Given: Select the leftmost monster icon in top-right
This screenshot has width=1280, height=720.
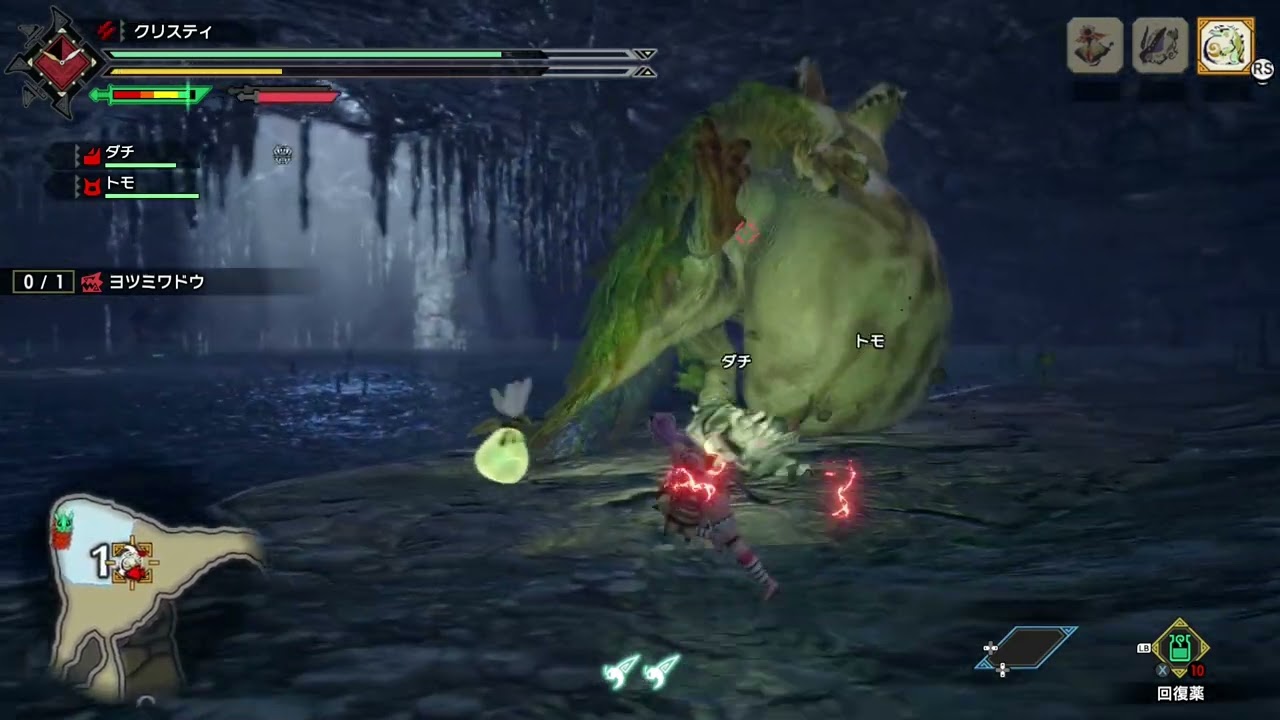Looking at the screenshot, I should coord(1093,47).
